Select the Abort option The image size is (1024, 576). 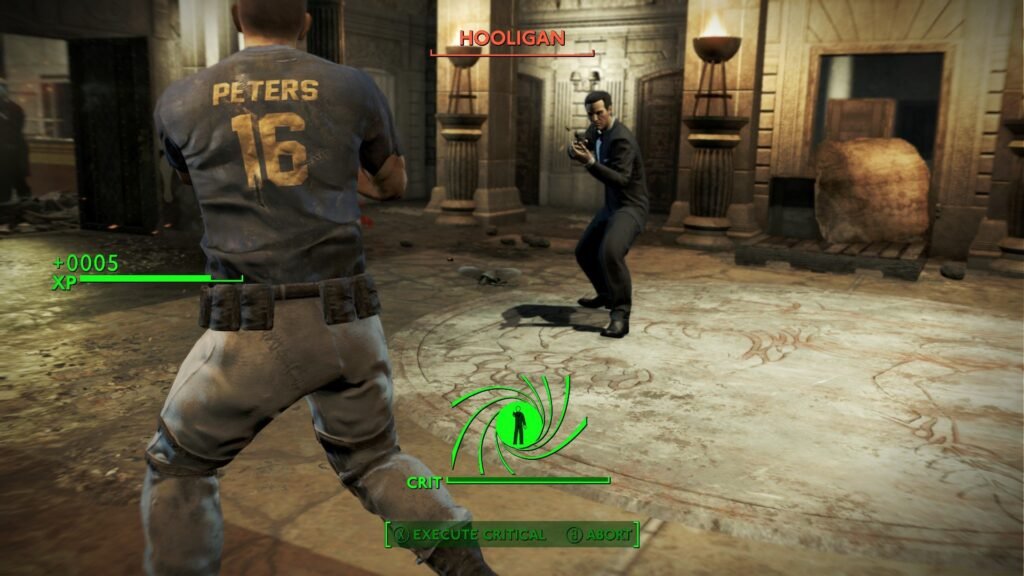coord(599,535)
